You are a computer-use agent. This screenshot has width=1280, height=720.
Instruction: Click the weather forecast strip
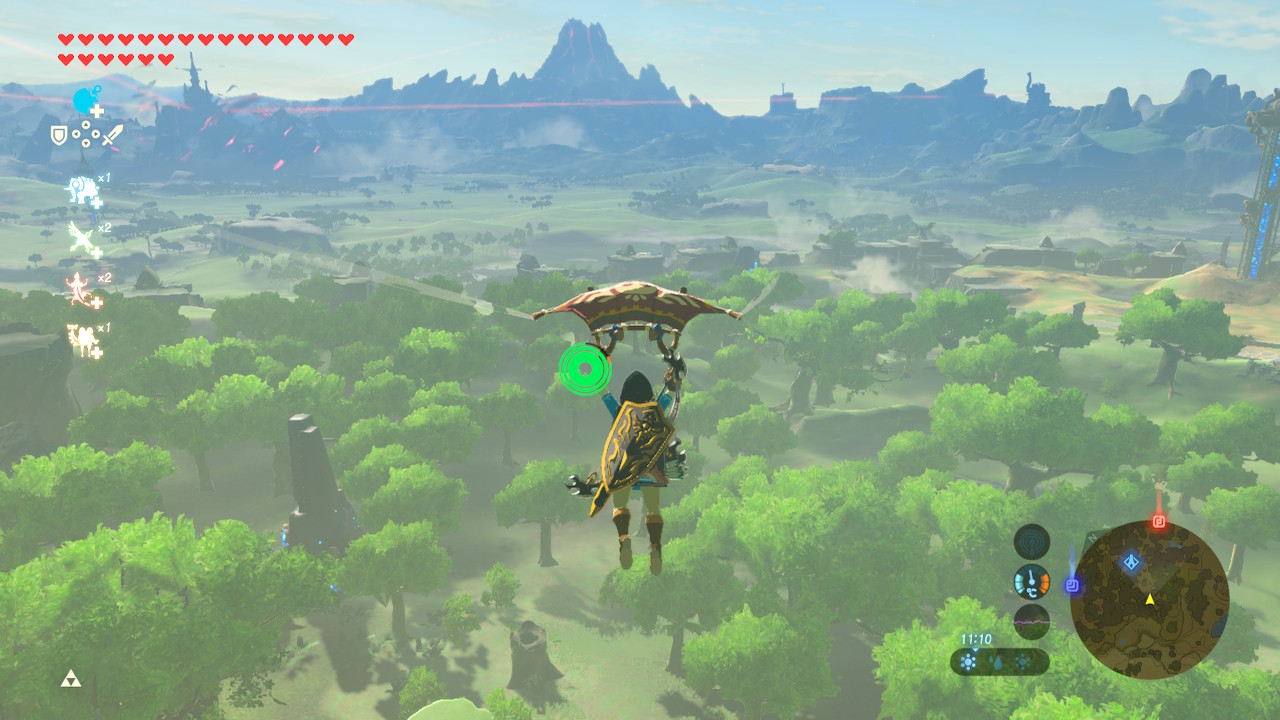click(999, 661)
